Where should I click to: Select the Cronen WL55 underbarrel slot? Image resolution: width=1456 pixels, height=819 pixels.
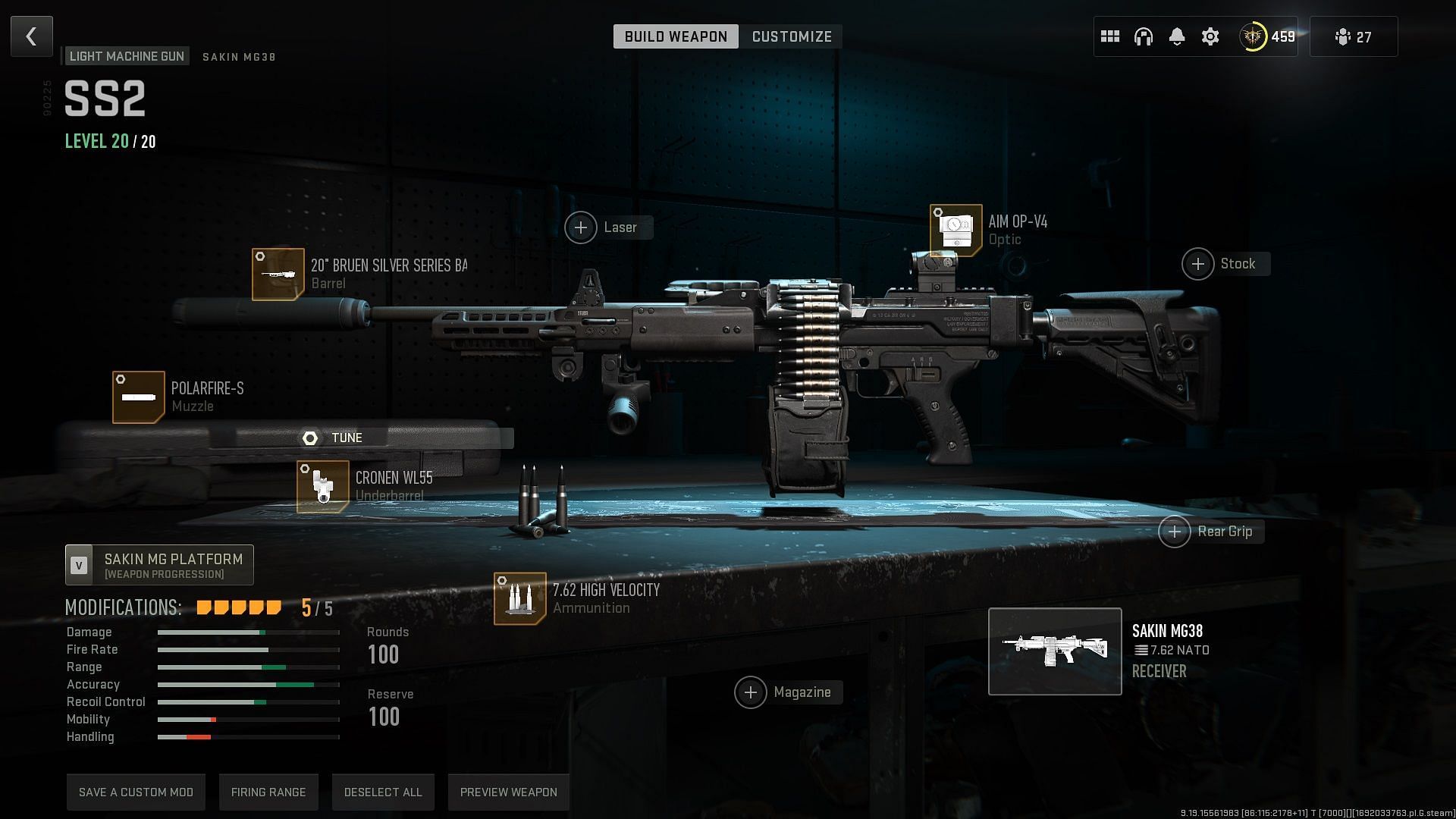pos(323,486)
